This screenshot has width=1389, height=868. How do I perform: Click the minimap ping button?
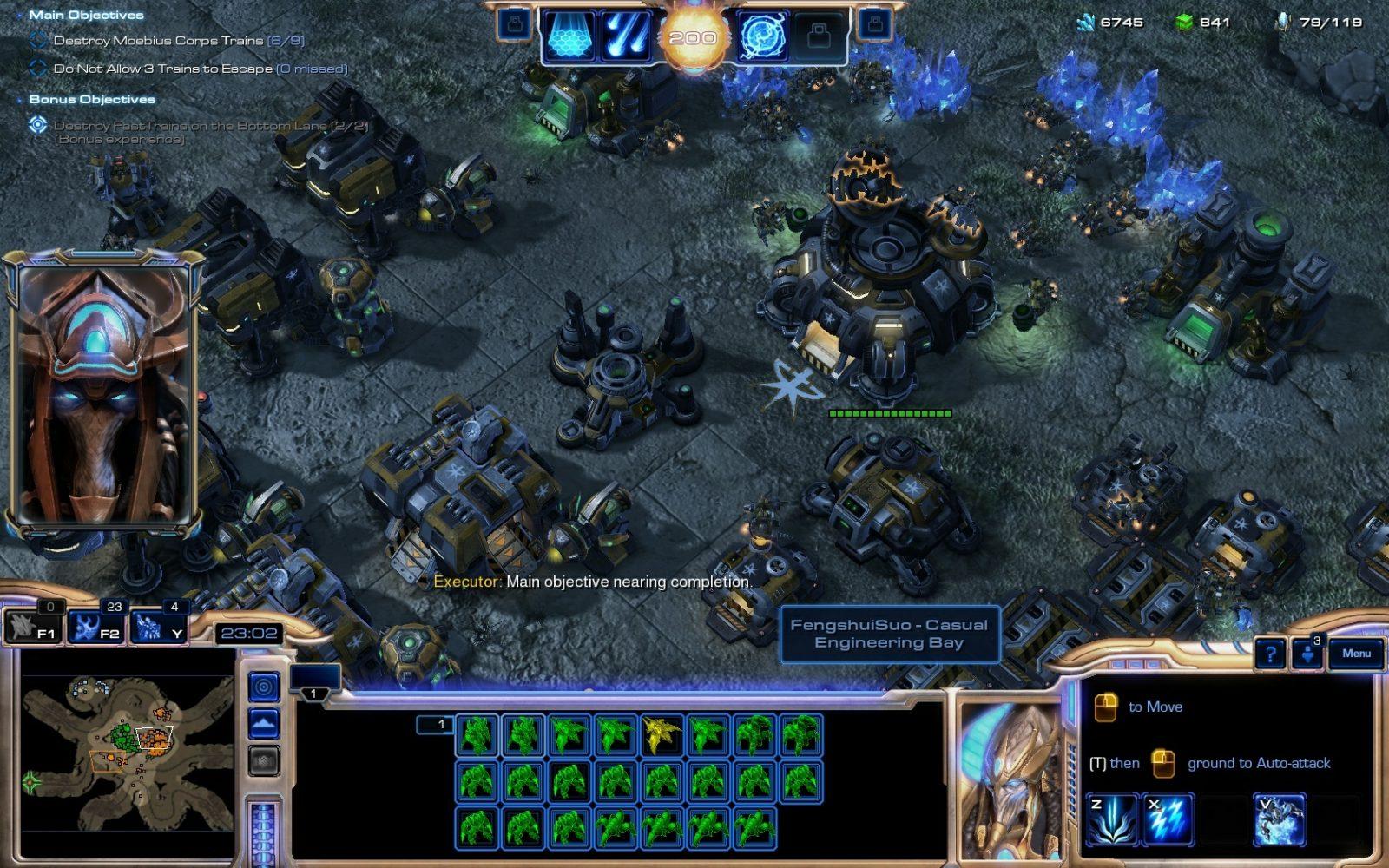coord(264,687)
